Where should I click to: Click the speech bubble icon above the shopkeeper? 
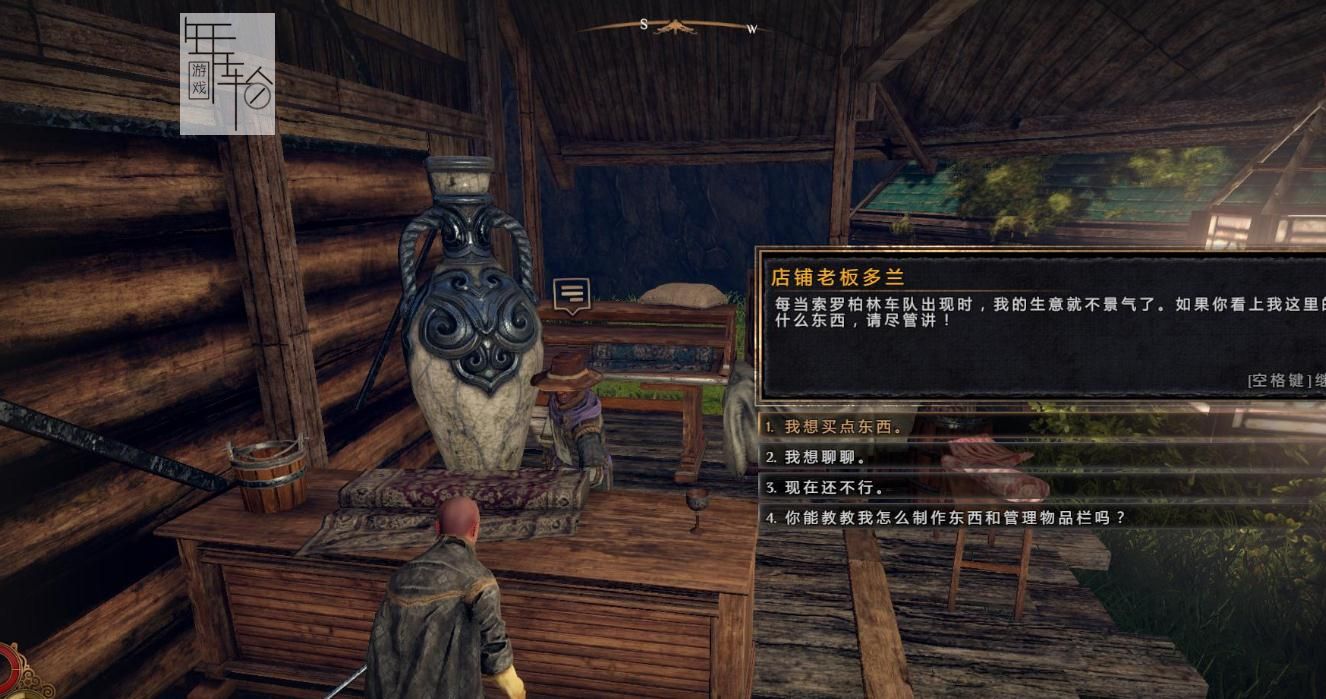pyautogui.click(x=571, y=294)
